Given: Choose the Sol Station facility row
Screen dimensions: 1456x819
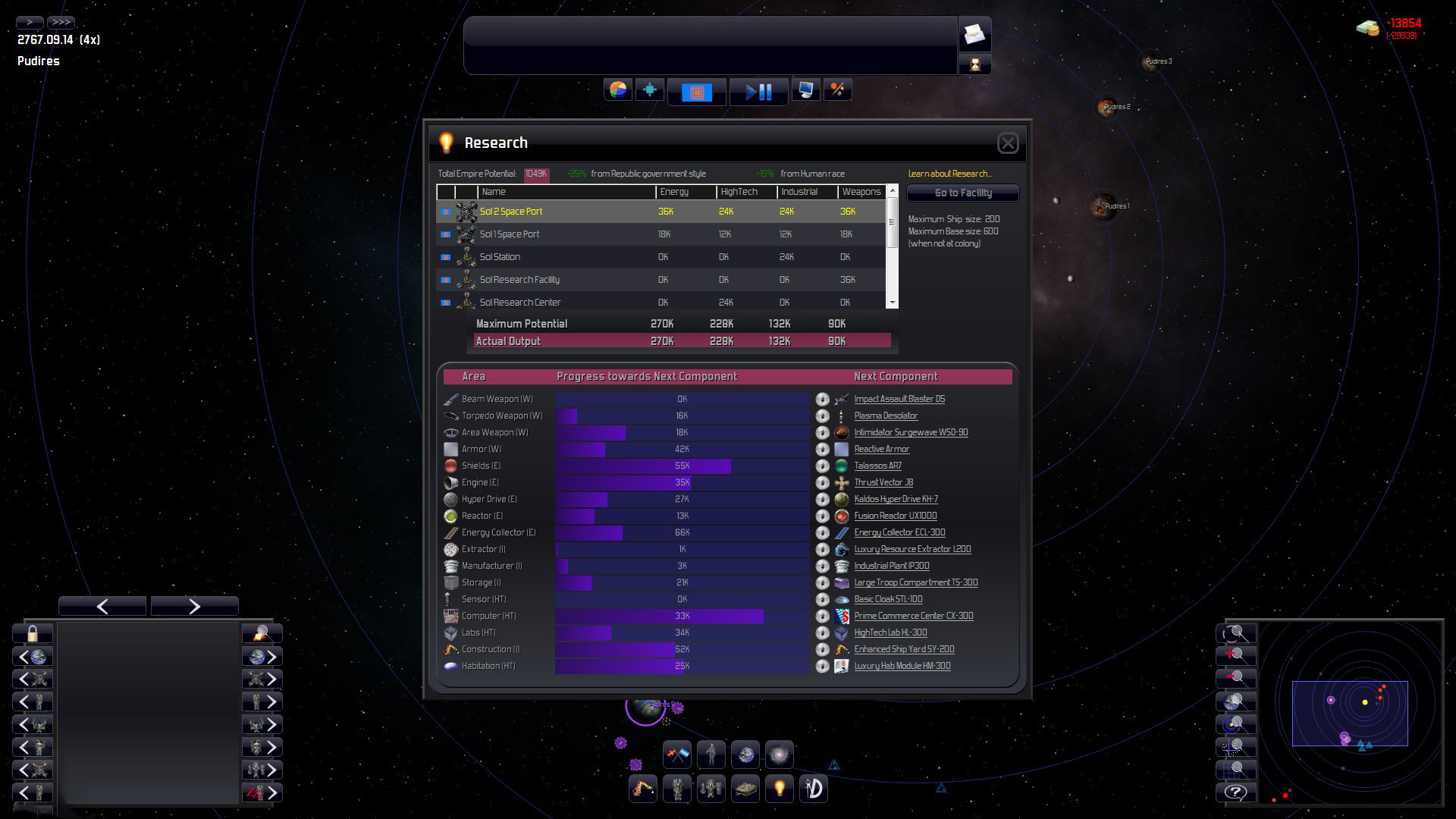Looking at the screenshot, I should [500, 257].
